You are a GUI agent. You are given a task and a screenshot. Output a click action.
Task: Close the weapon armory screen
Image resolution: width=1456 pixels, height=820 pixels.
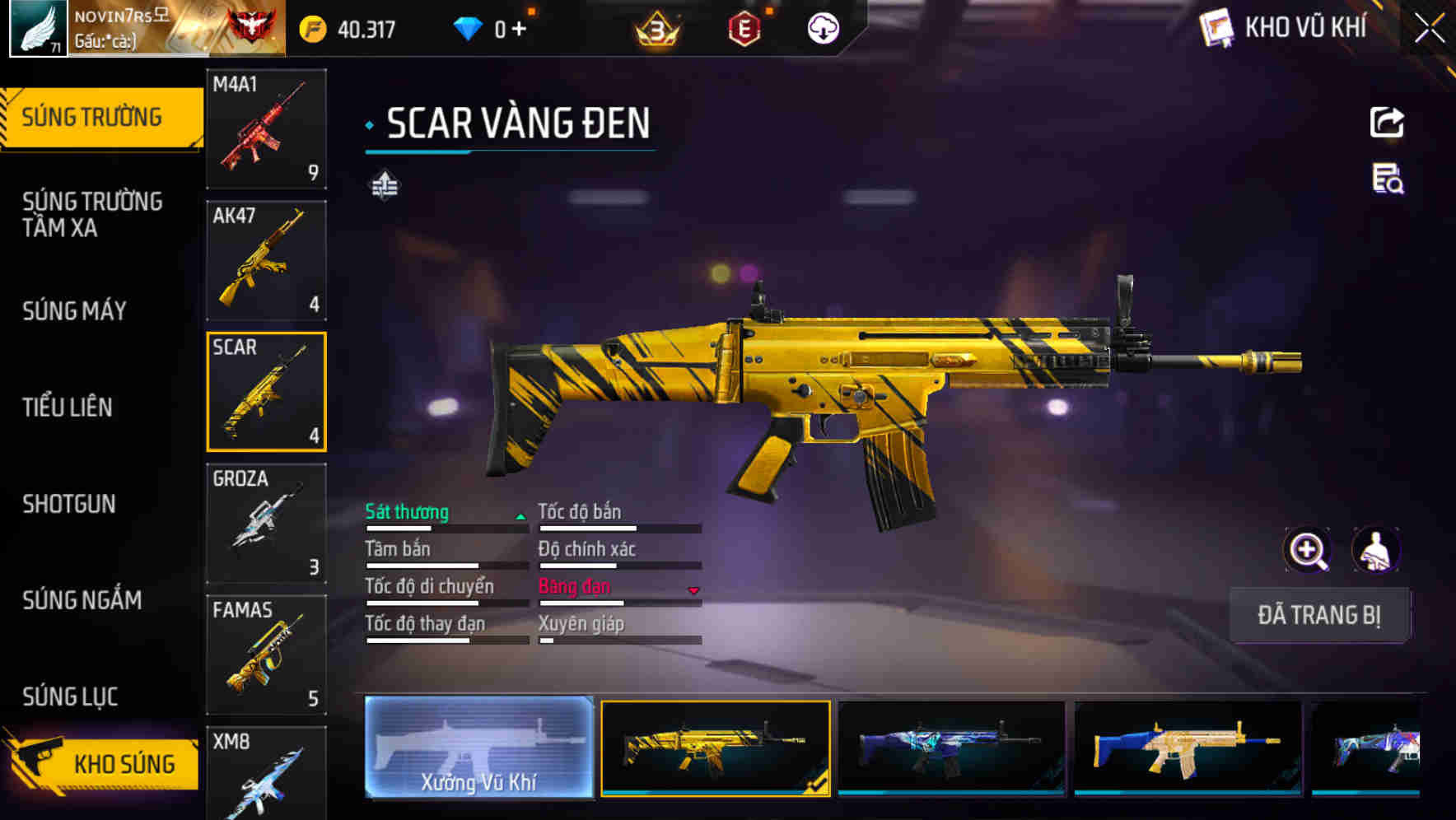pos(1429,29)
